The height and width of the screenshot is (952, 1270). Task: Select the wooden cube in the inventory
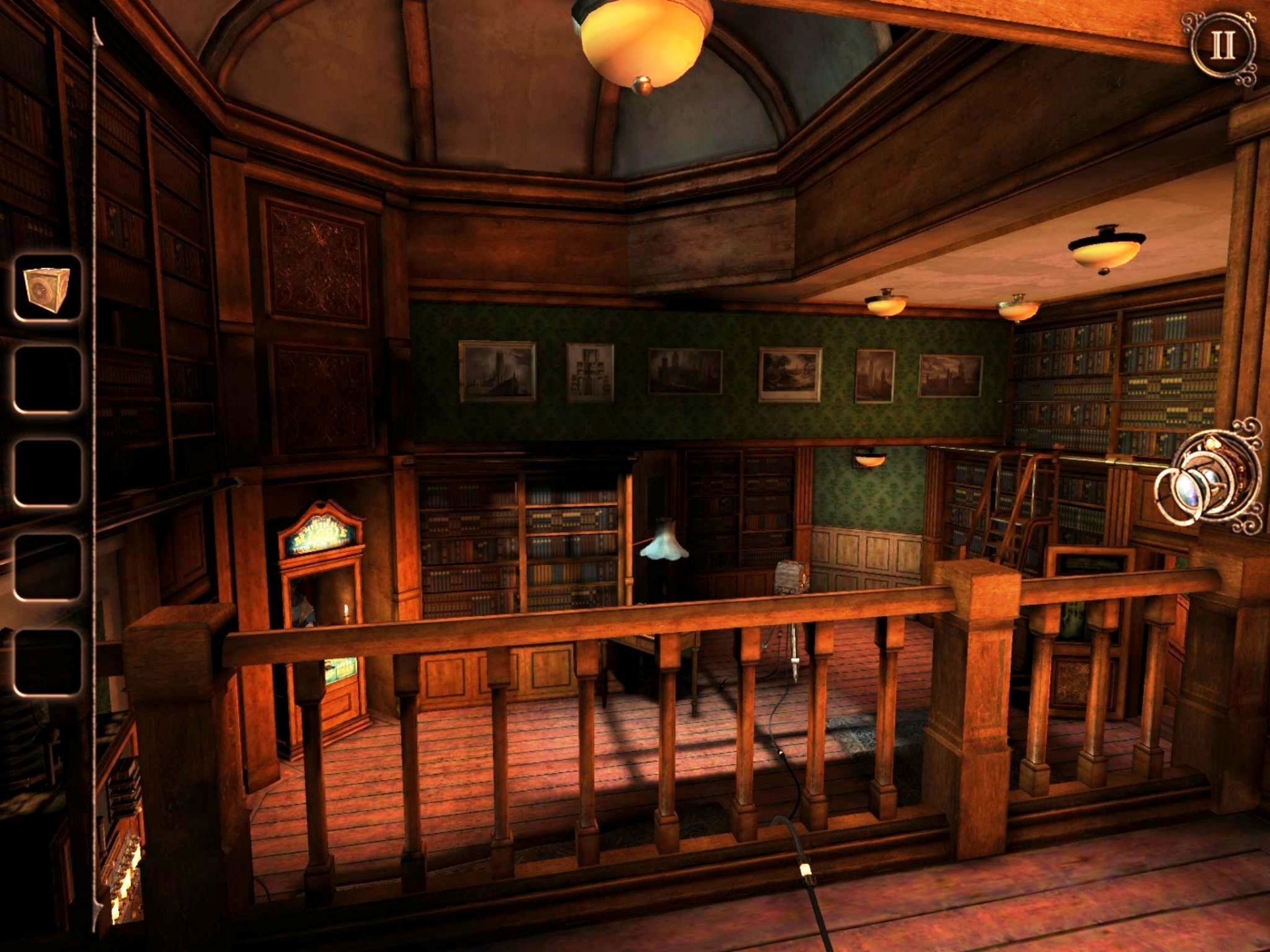pos(47,289)
